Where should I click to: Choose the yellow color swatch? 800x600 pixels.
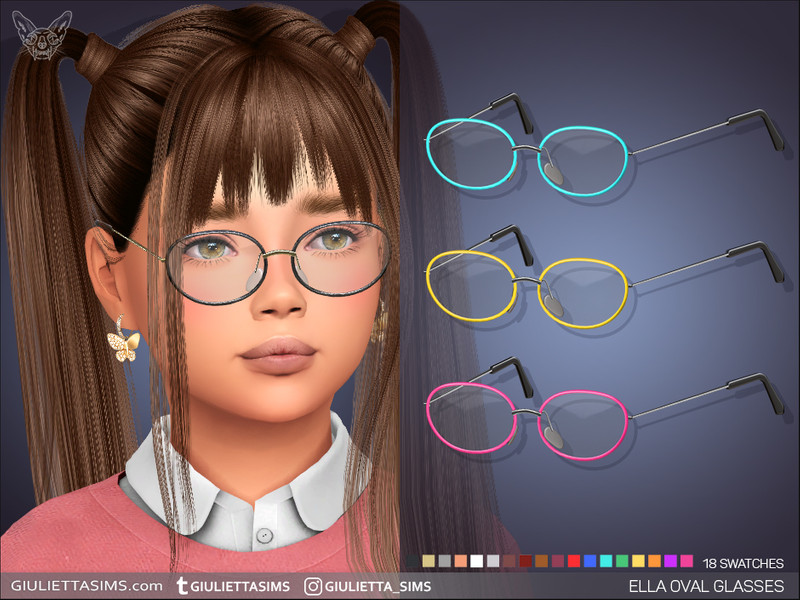(638, 561)
